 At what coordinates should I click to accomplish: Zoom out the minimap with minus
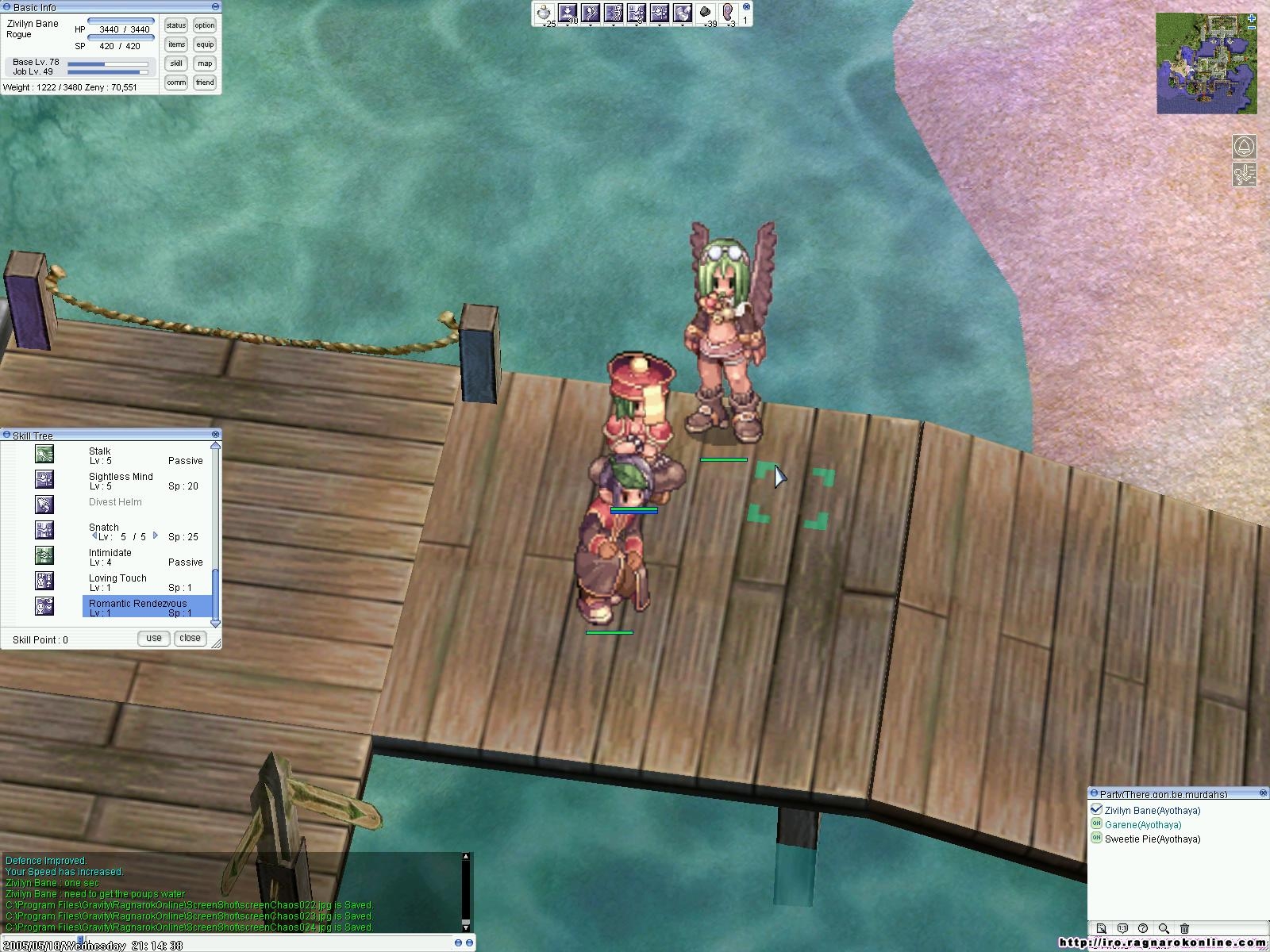click(1252, 28)
